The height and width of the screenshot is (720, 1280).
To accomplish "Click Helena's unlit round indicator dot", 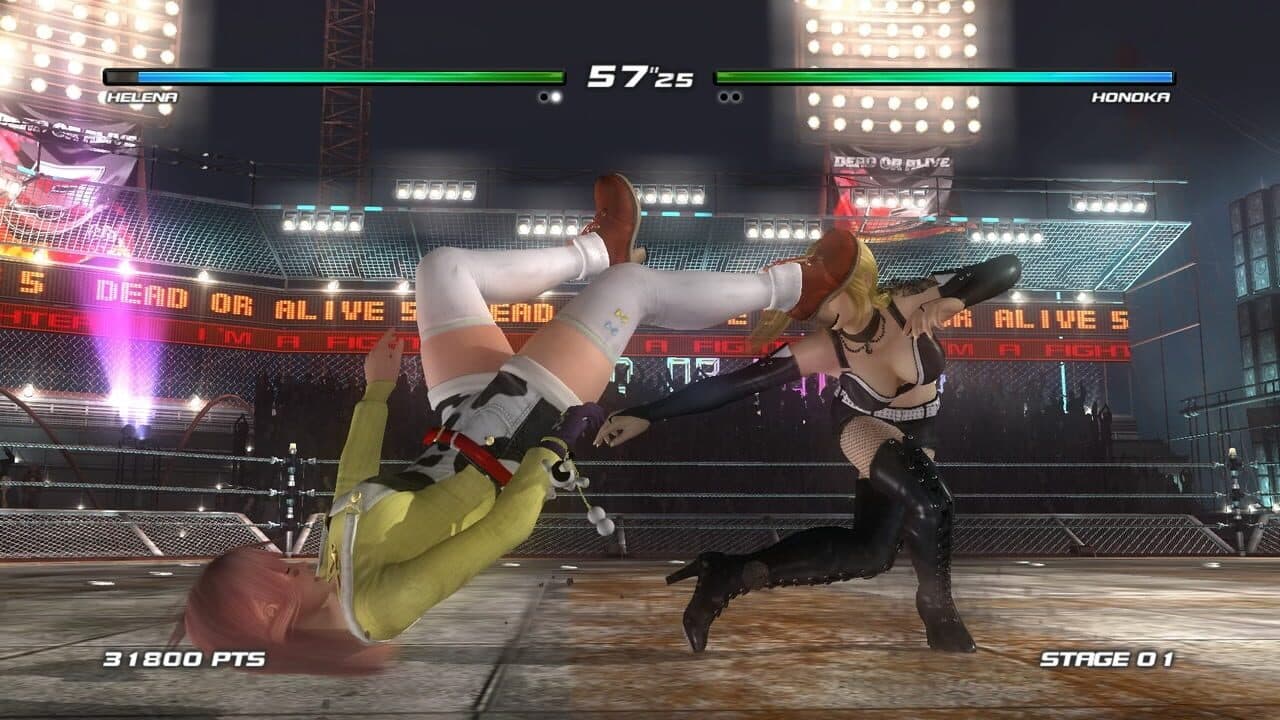I will (543, 95).
